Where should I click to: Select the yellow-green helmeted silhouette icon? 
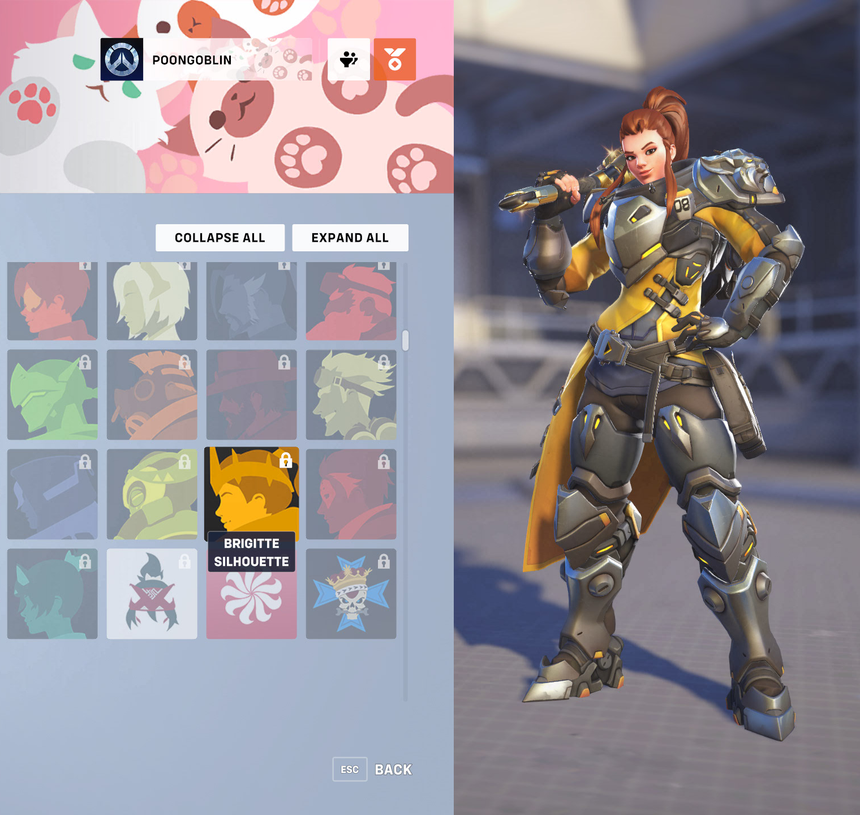pos(152,494)
